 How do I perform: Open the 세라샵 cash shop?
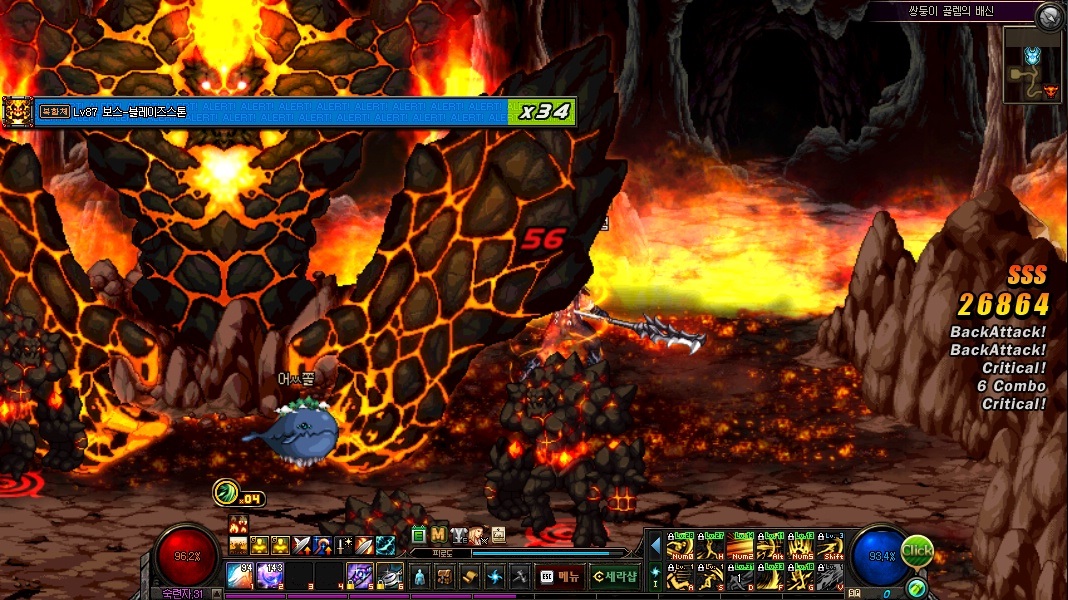coord(613,576)
